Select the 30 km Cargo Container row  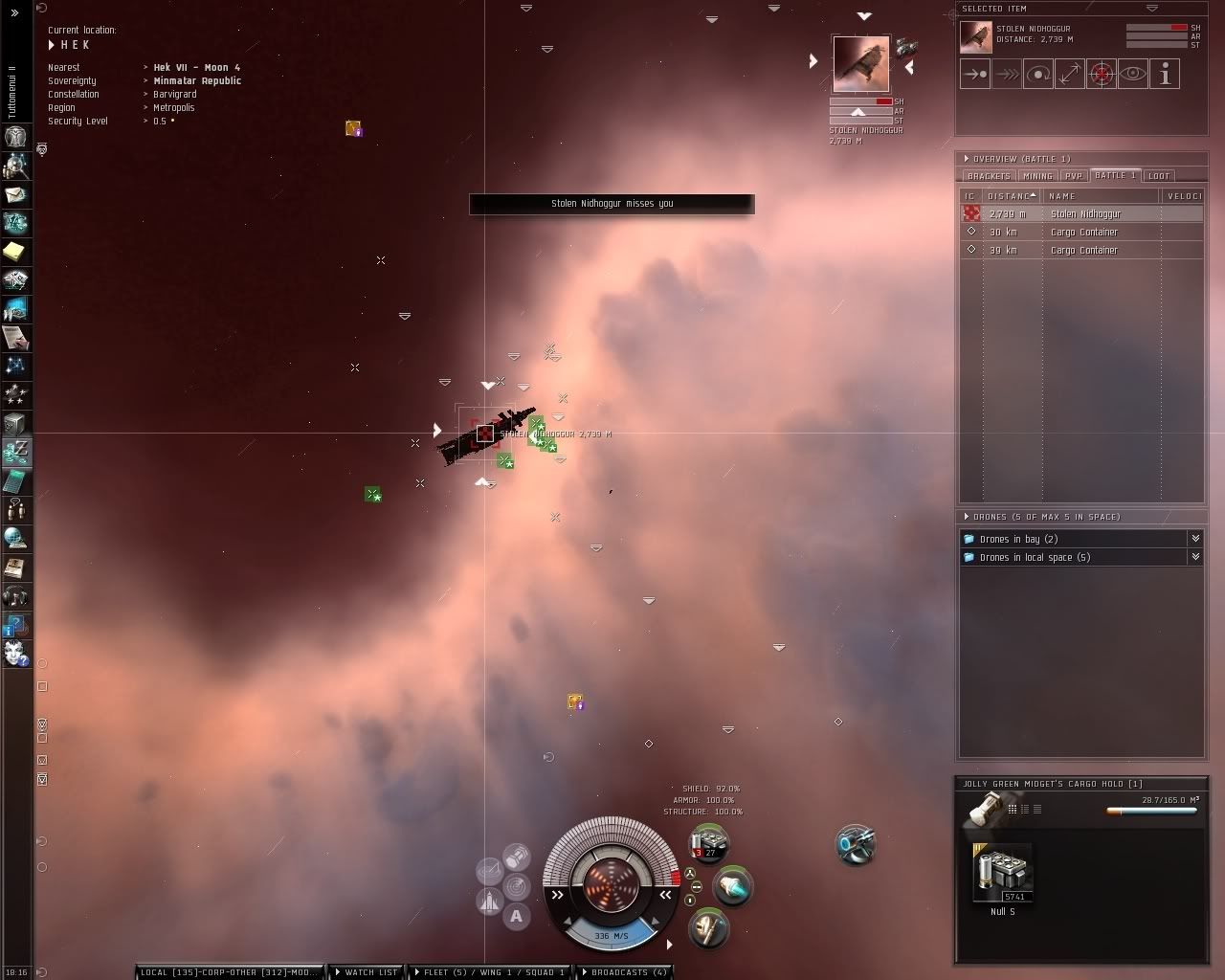point(1083,232)
